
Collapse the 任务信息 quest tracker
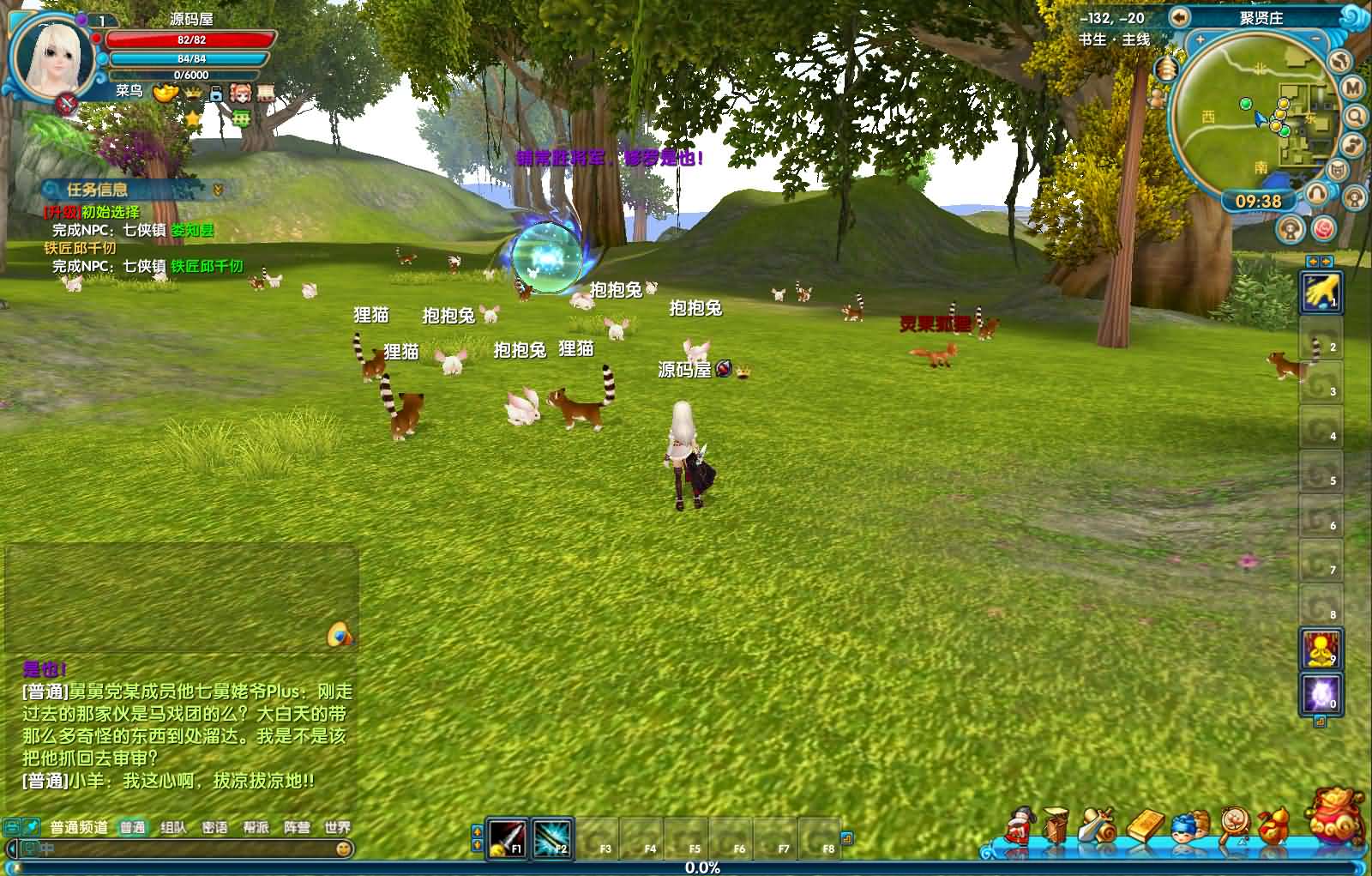(218, 190)
